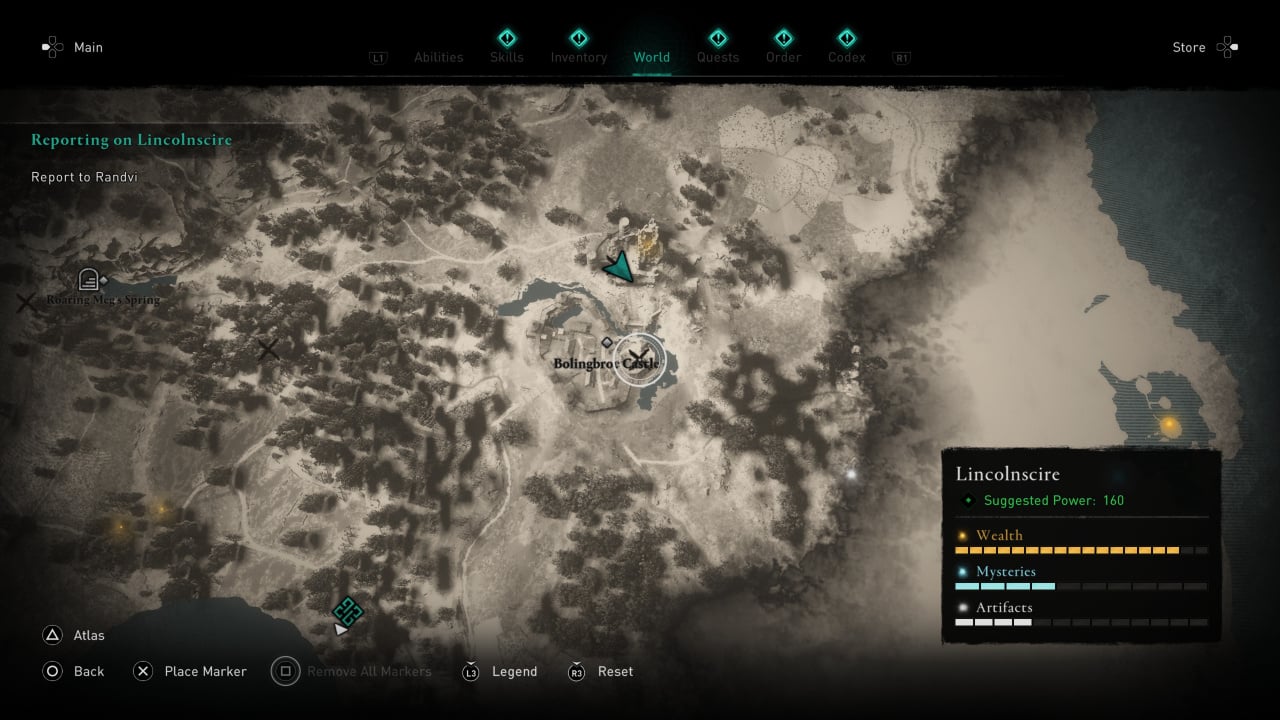Select the Reporting on Lincolnscire quest tracker
1280x720 pixels.
(x=131, y=140)
